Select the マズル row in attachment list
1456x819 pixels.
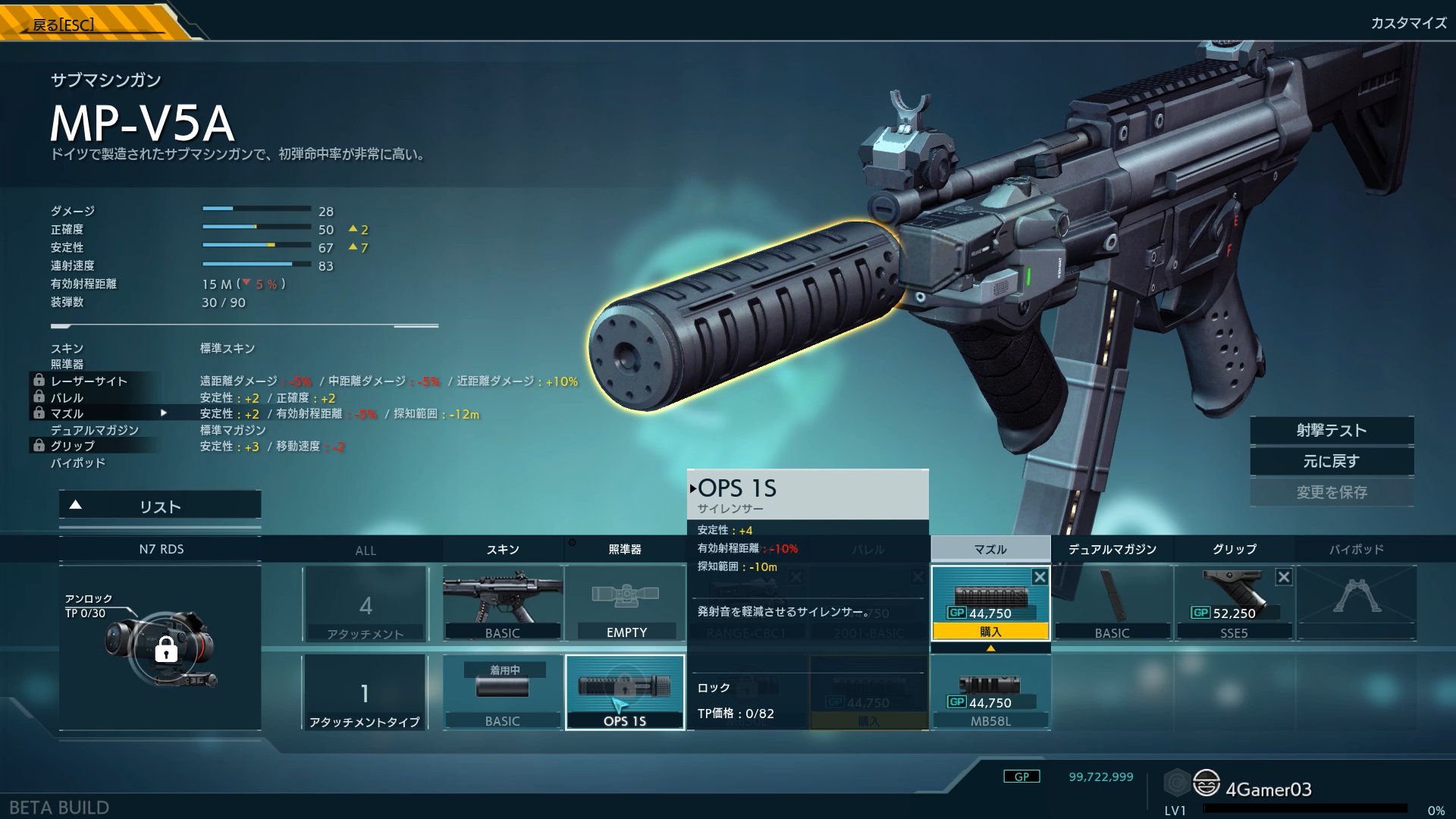tap(67, 414)
